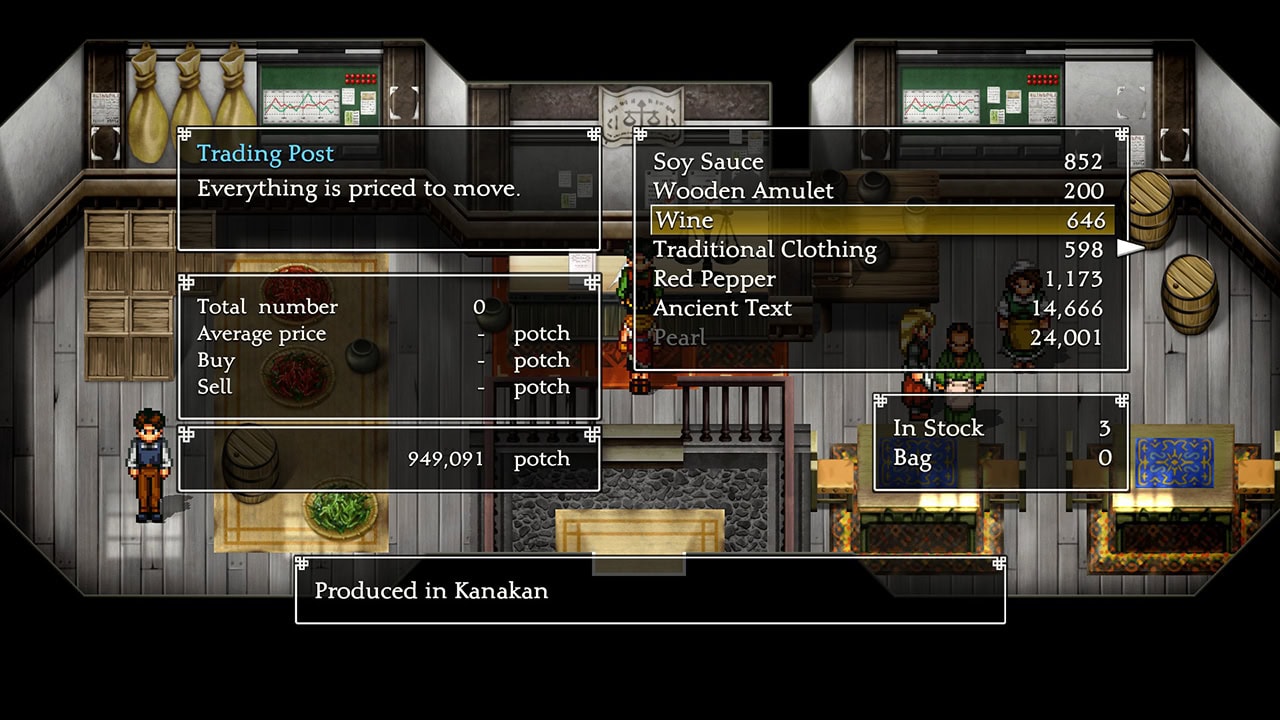The width and height of the screenshot is (1280, 720).
Task: Select the highlighted Wine item
Action: (878, 220)
